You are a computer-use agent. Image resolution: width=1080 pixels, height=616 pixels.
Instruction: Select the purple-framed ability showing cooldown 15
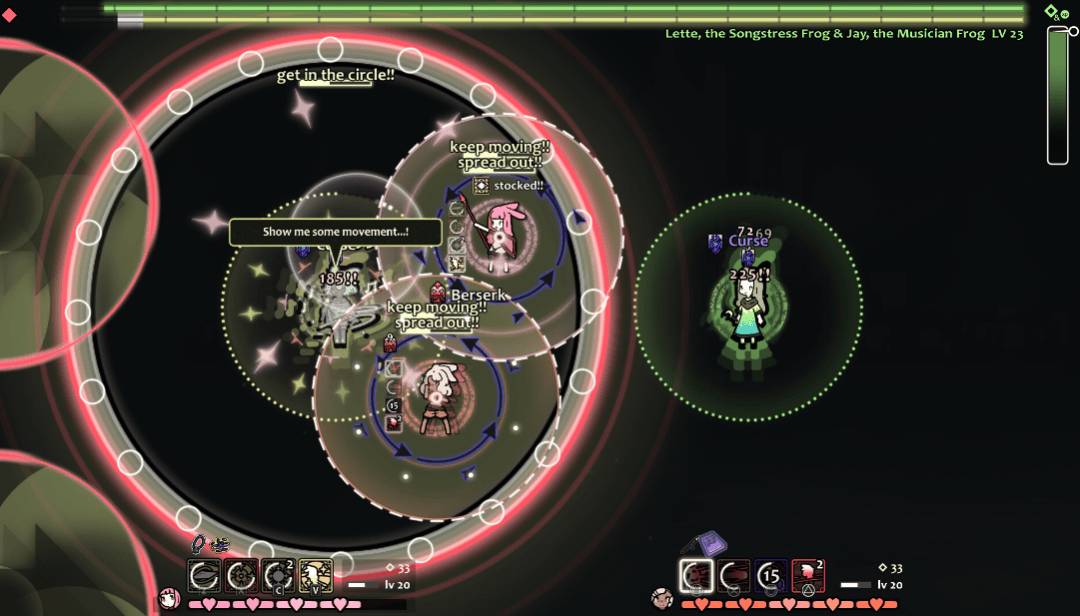770,576
